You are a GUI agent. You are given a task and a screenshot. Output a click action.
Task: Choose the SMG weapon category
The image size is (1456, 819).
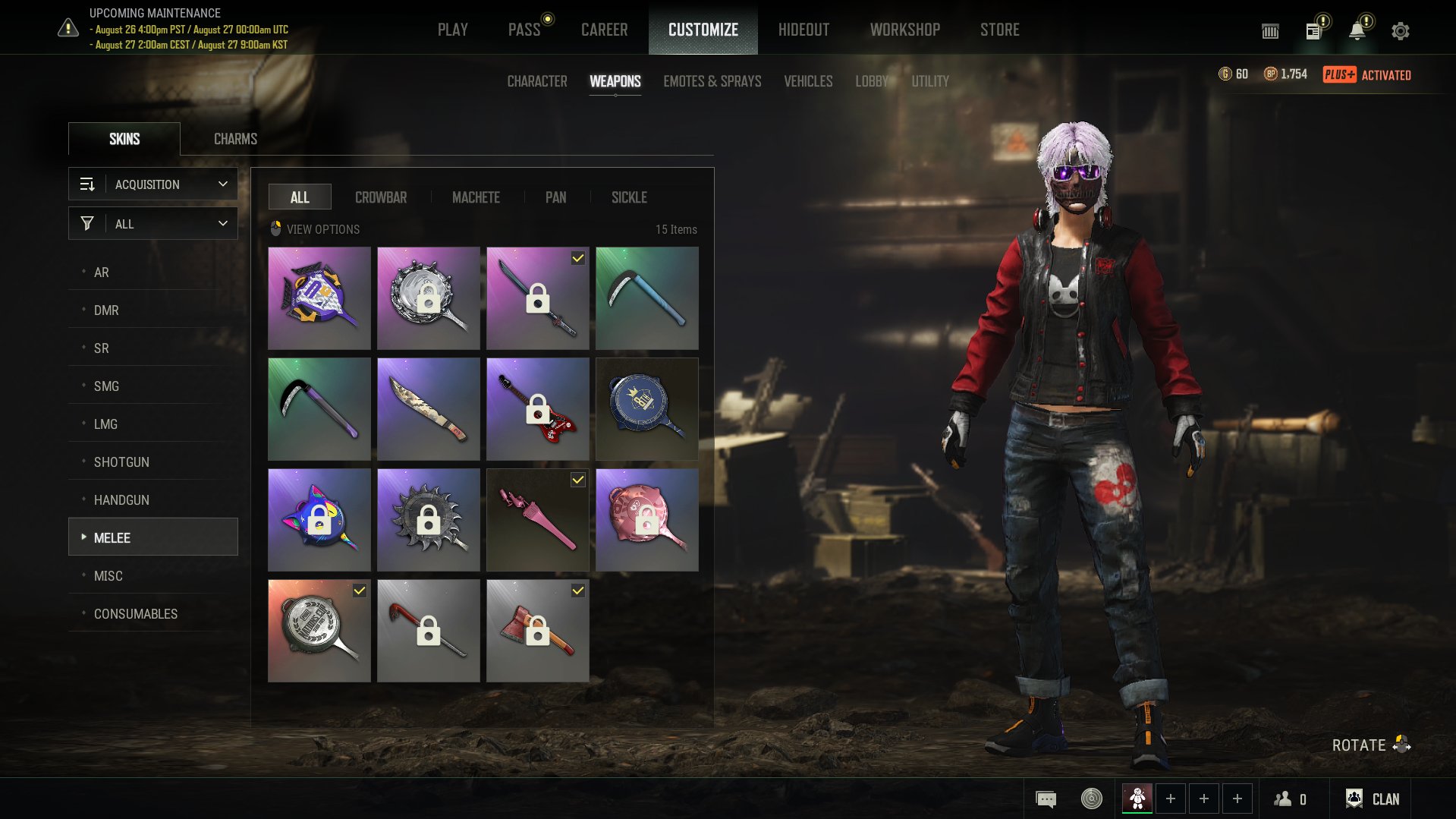(x=106, y=386)
